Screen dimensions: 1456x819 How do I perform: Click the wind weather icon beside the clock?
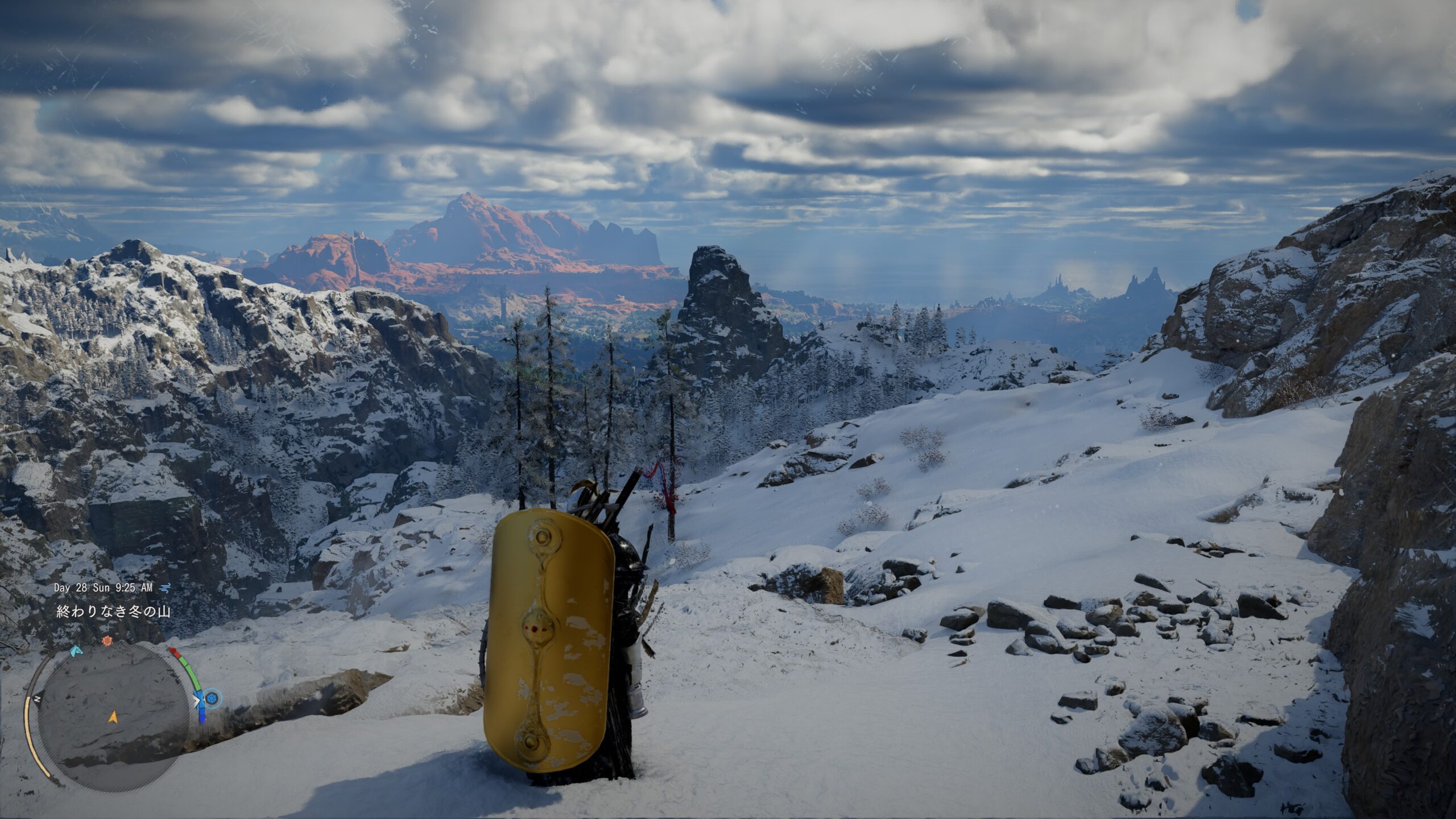coord(165,588)
